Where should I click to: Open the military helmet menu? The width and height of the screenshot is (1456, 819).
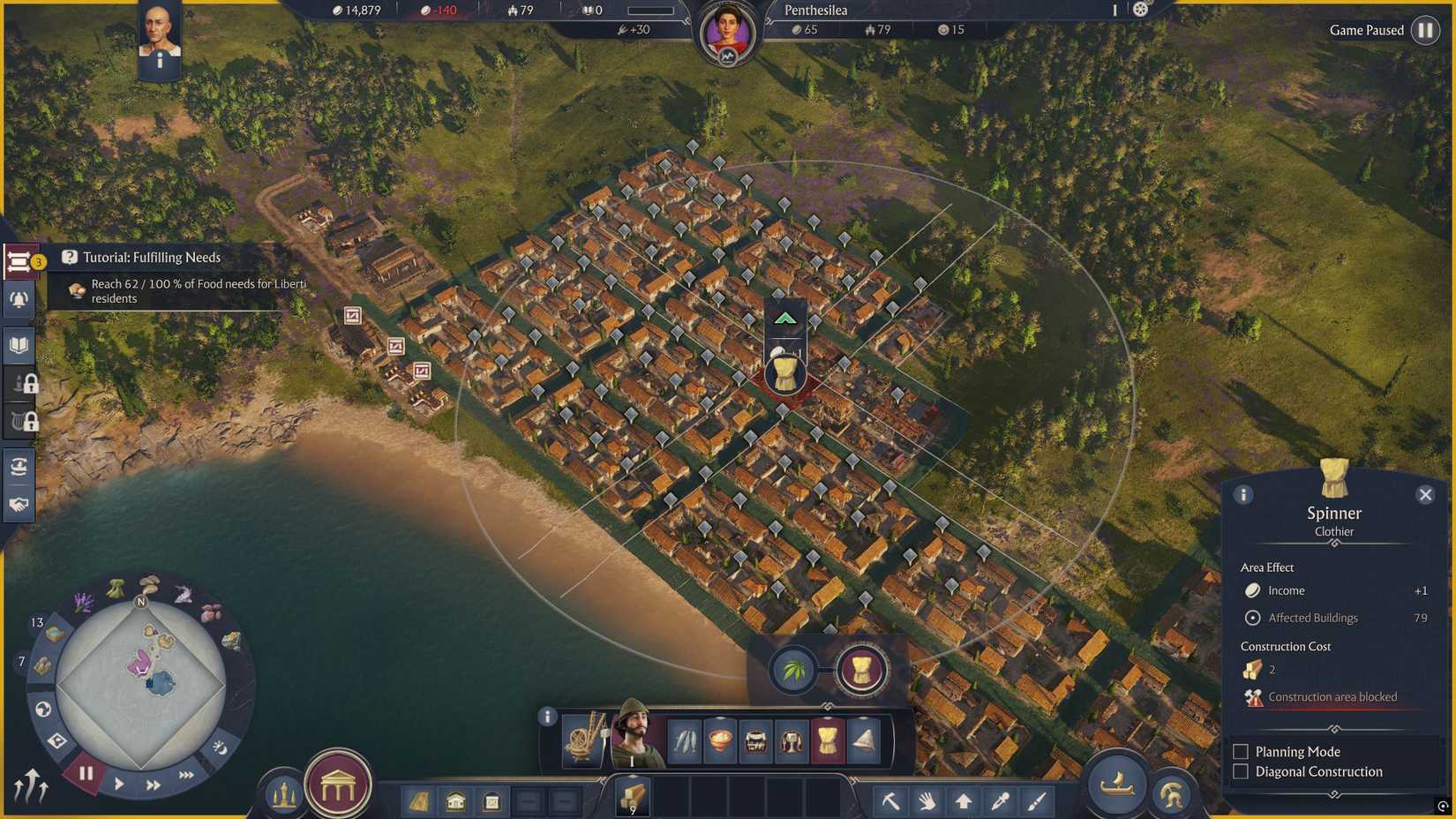[x=1172, y=790]
